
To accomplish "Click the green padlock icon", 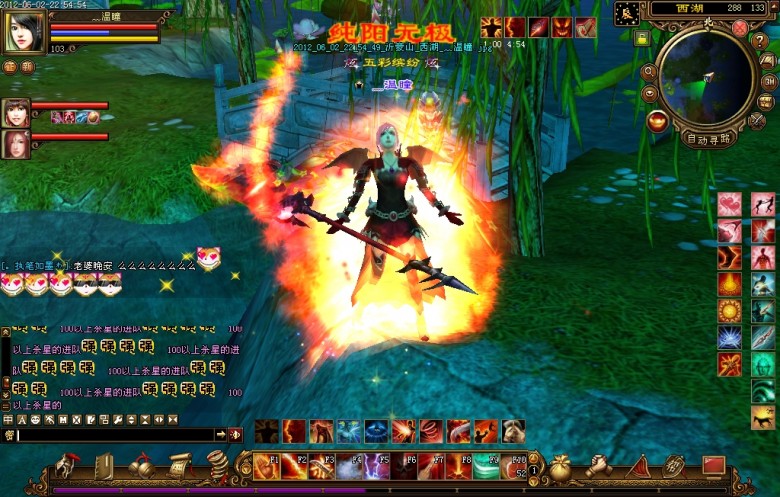I will (x=642, y=38).
